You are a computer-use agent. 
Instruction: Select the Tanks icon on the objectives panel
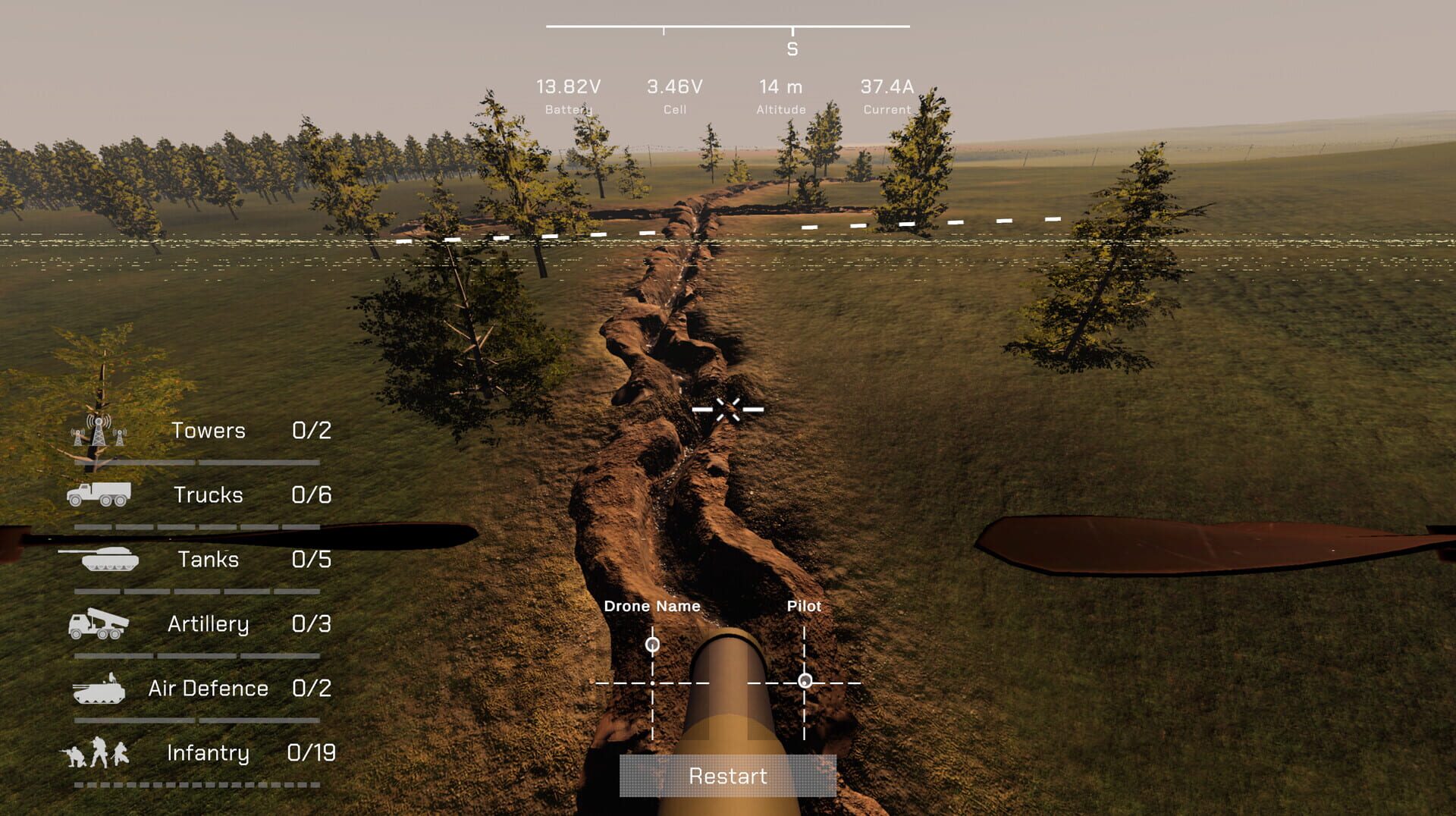[110, 560]
